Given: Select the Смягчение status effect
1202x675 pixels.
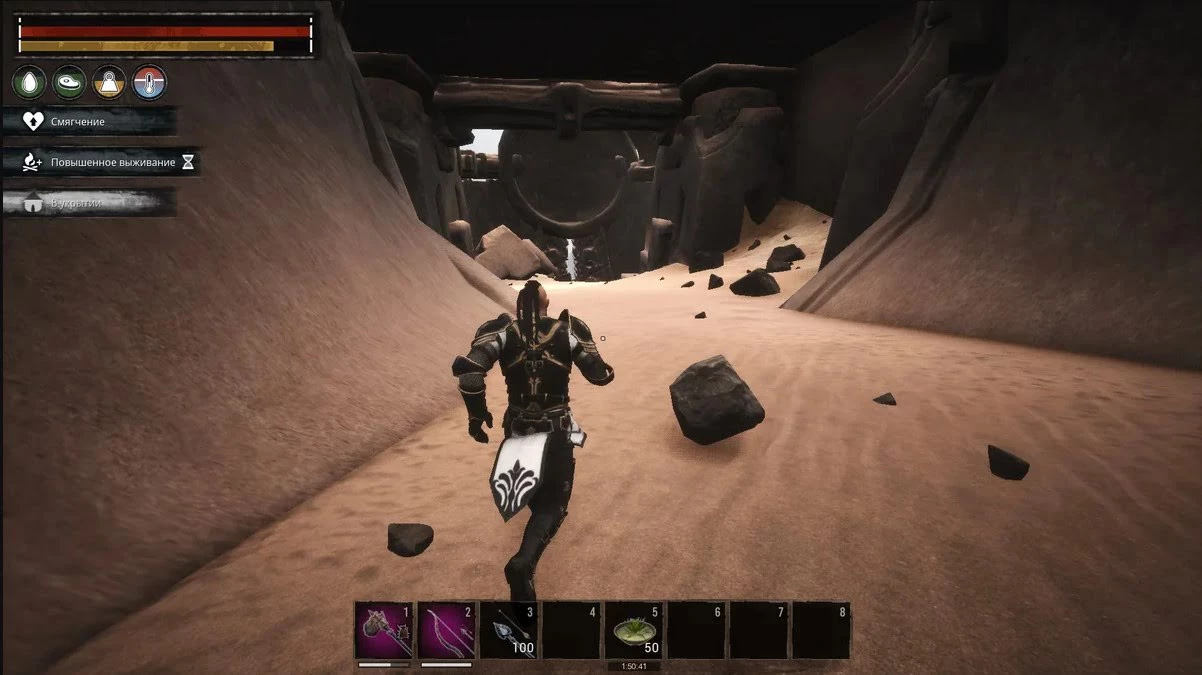Looking at the screenshot, I should click(x=89, y=121).
